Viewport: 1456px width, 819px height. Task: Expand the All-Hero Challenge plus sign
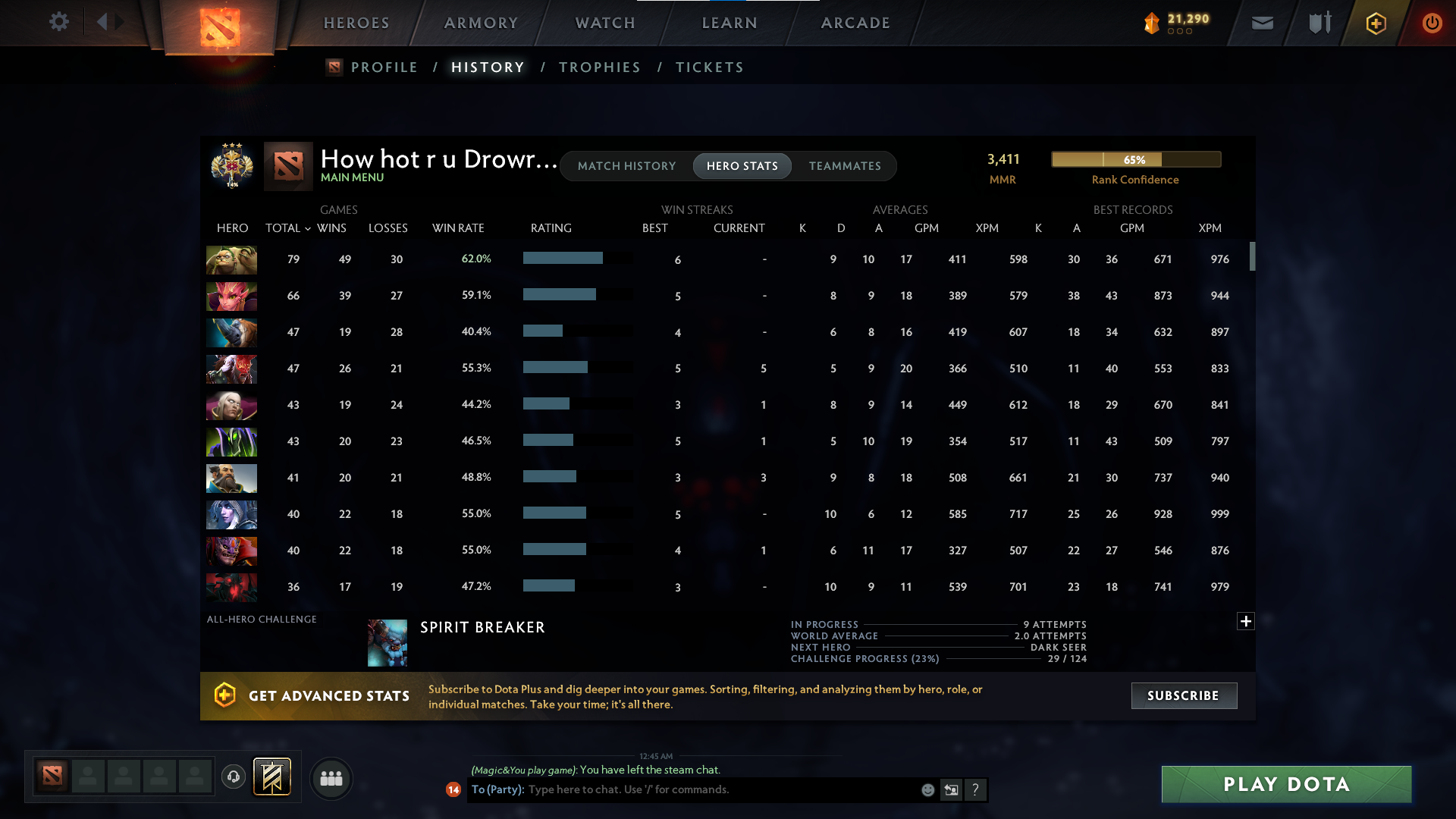(x=1245, y=621)
